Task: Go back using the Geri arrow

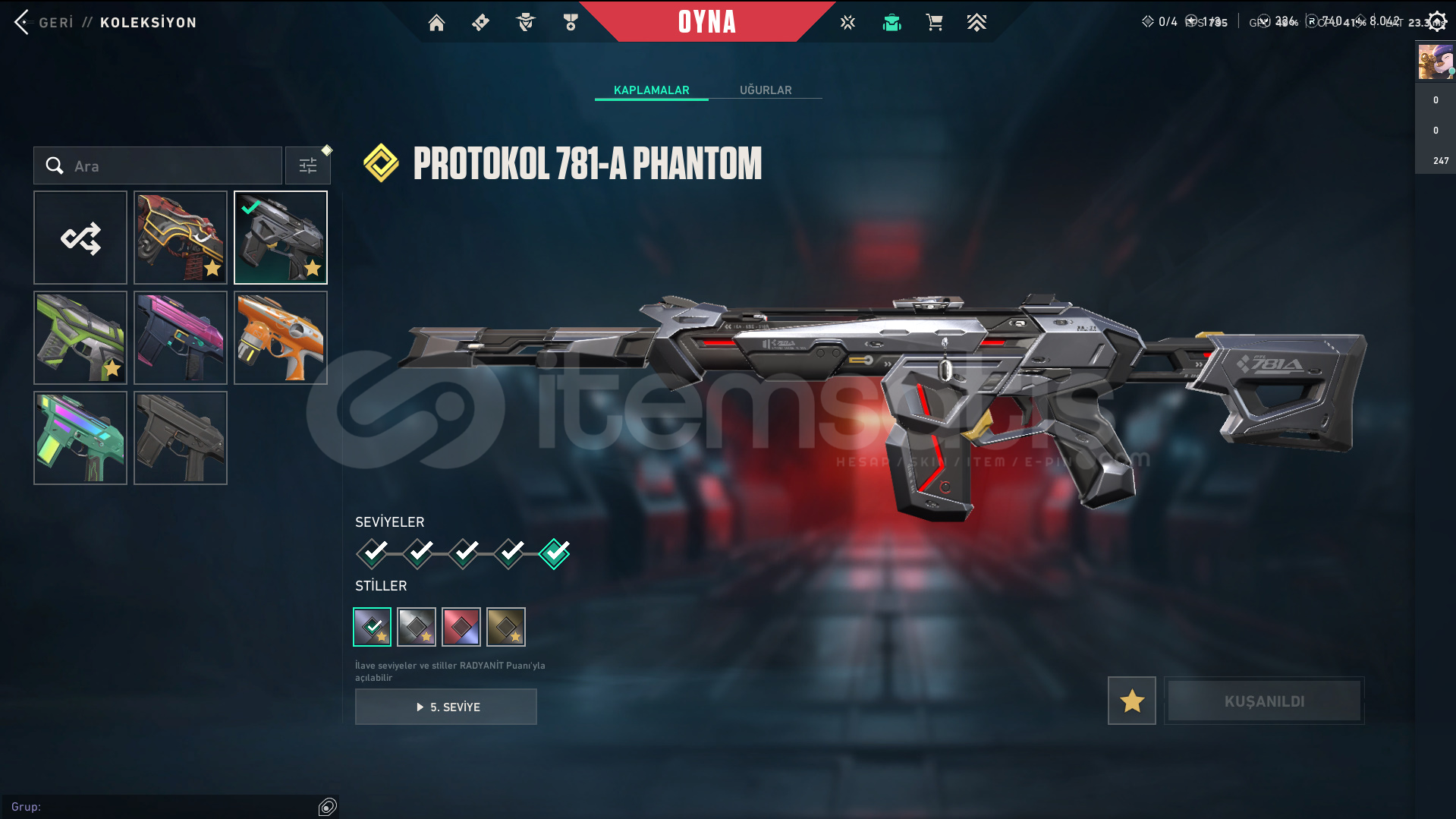Action: (22, 22)
